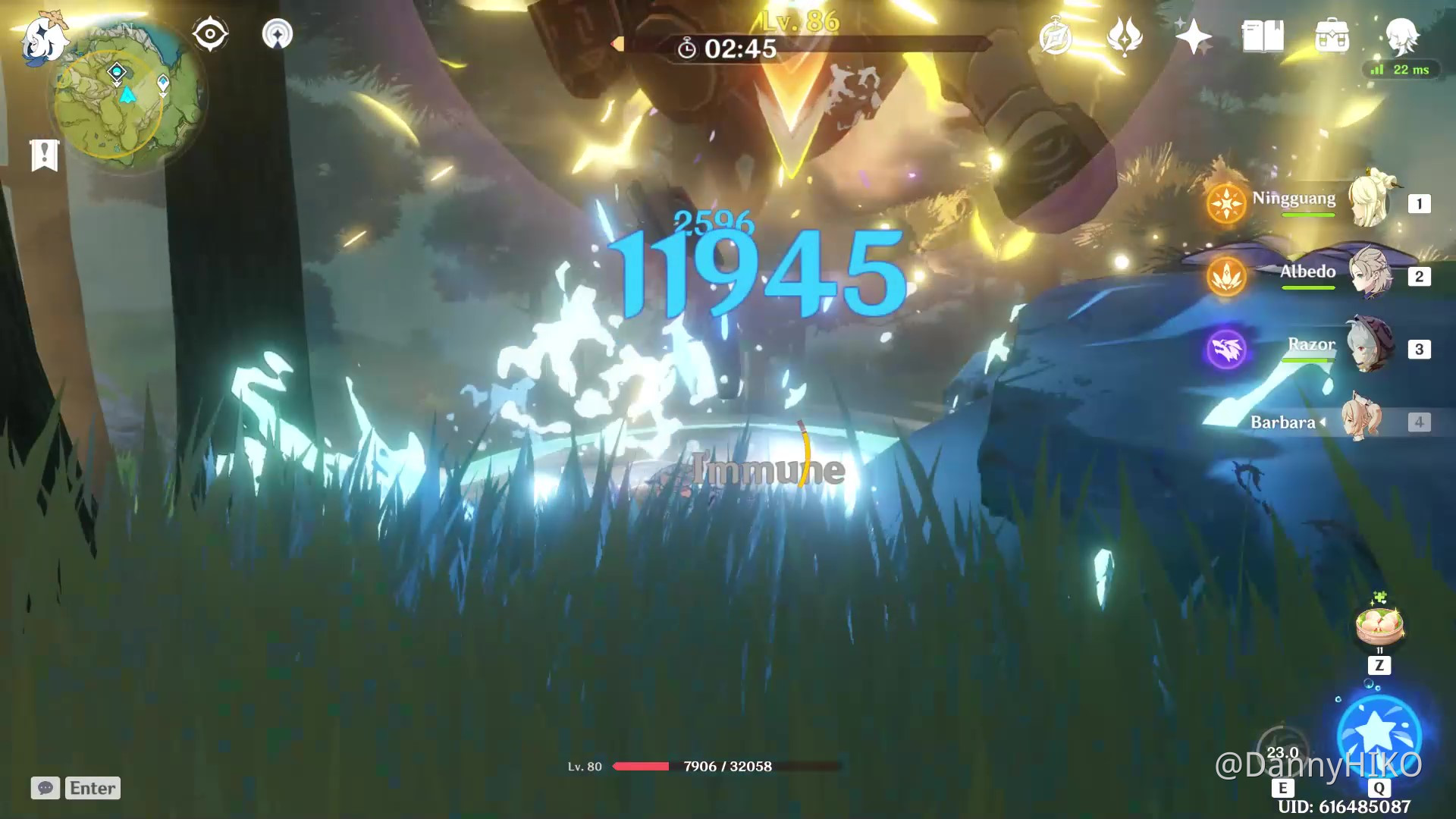Open the Adventurer Handbook book icon
Screen dimensions: 1456x819
point(1262,36)
